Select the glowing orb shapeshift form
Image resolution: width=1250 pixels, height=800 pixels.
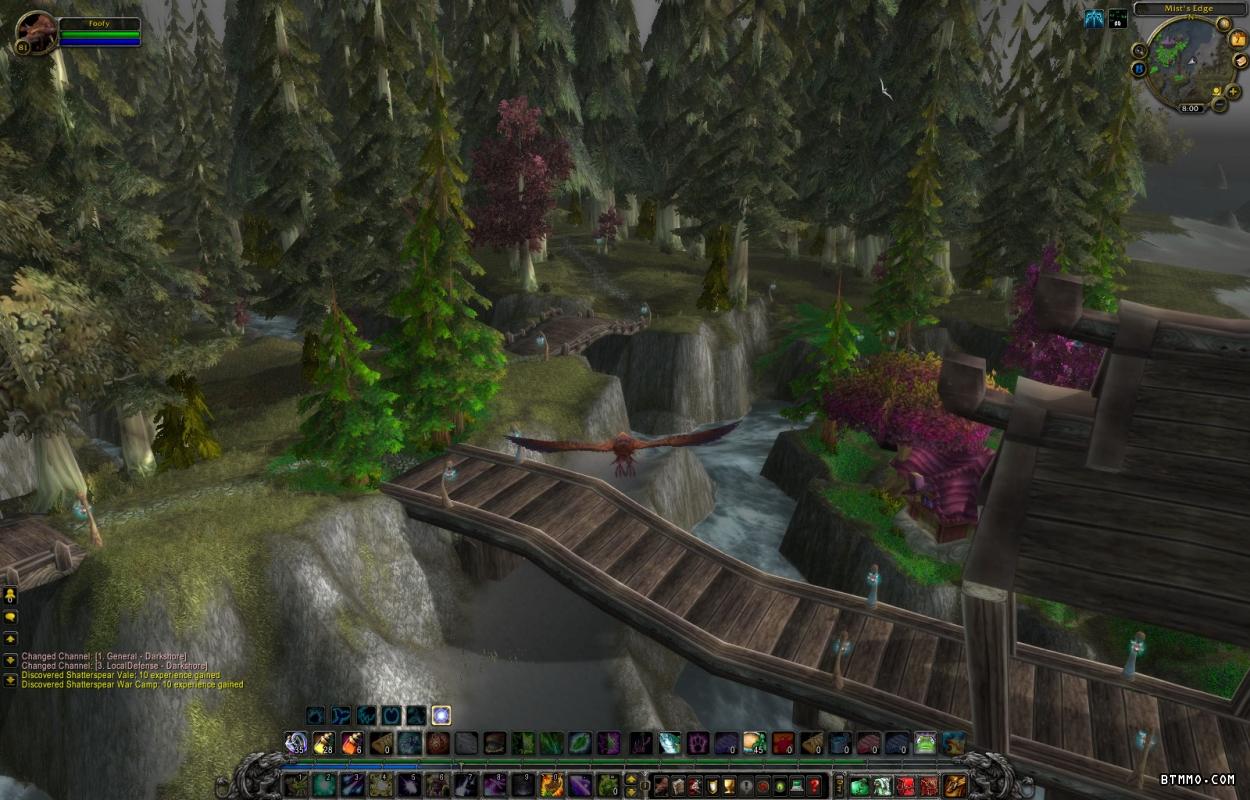(441, 715)
